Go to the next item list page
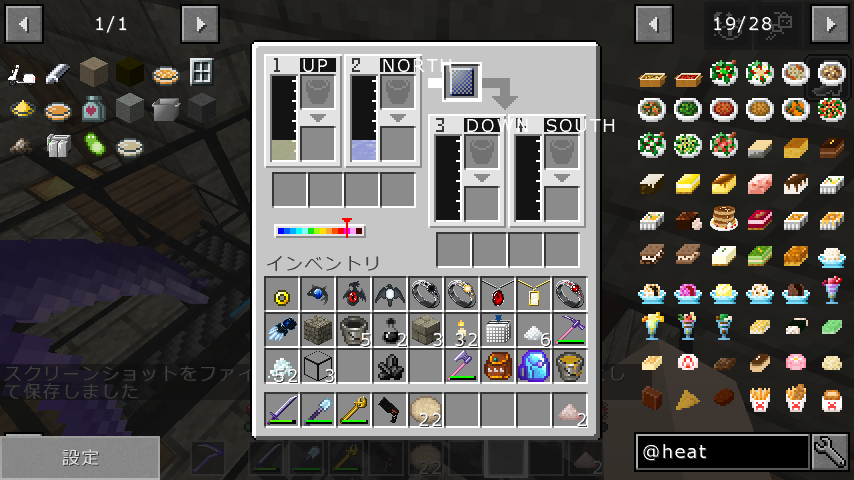The height and width of the screenshot is (480, 854). coord(830,23)
